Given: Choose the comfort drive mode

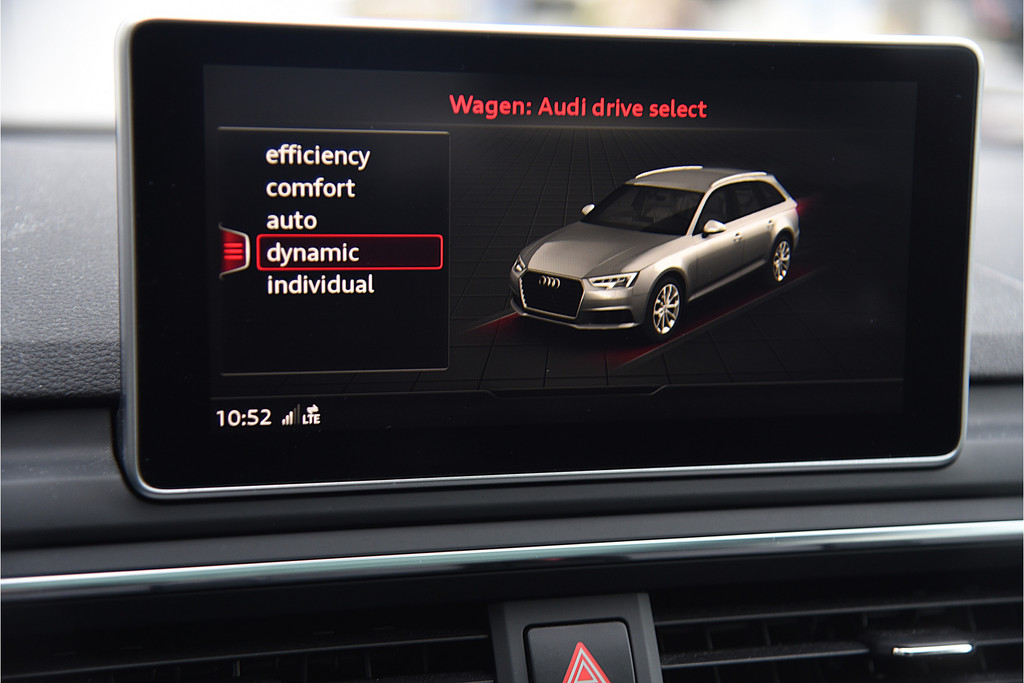Looking at the screenshot, I should (310, 188).
